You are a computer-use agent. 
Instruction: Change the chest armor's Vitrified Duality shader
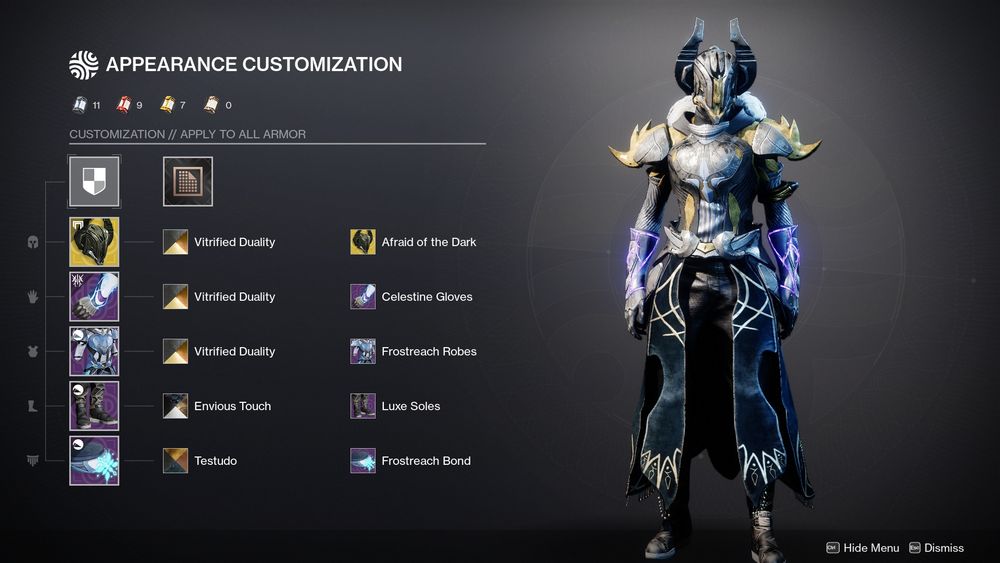click(x=176, y=351)
